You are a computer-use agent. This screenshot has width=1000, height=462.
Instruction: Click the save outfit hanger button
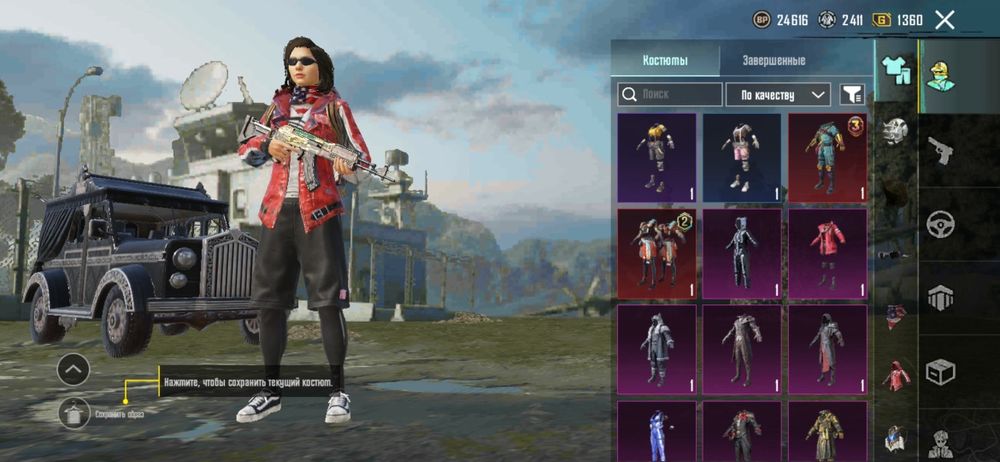74,411
